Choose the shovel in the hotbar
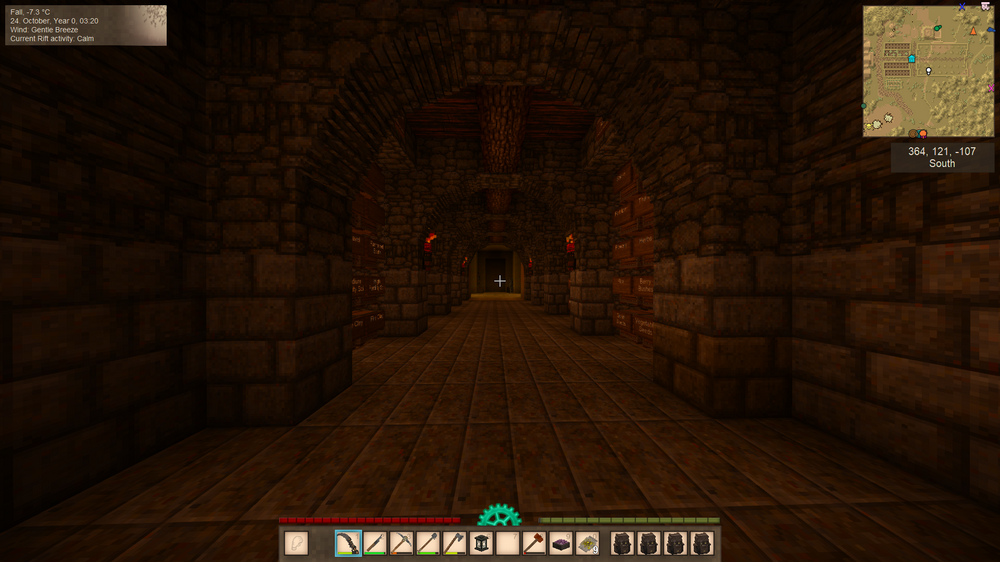 point(428,543)
